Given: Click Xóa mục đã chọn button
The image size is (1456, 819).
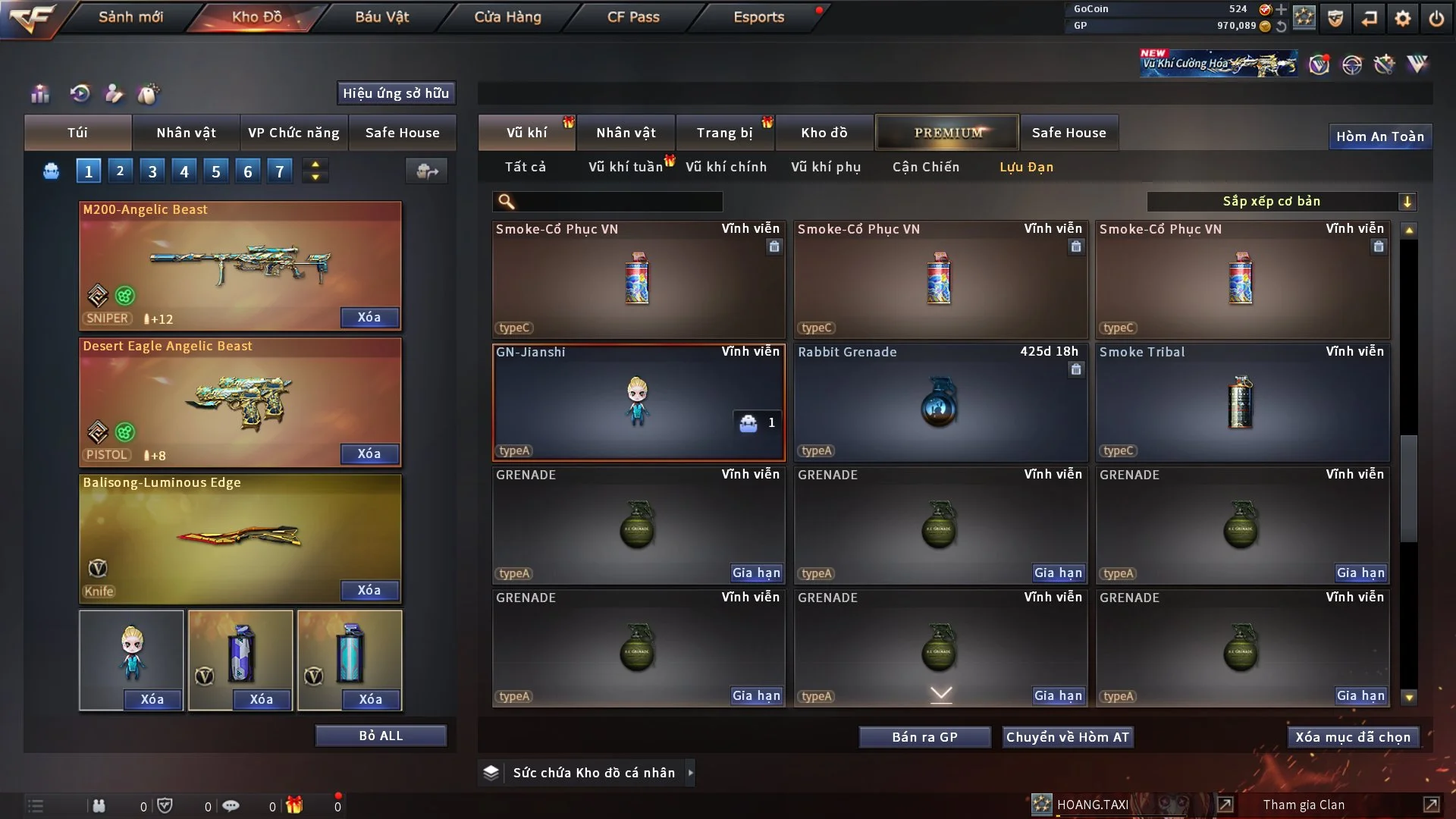Looking at the screenshot, I should 1352,737.
